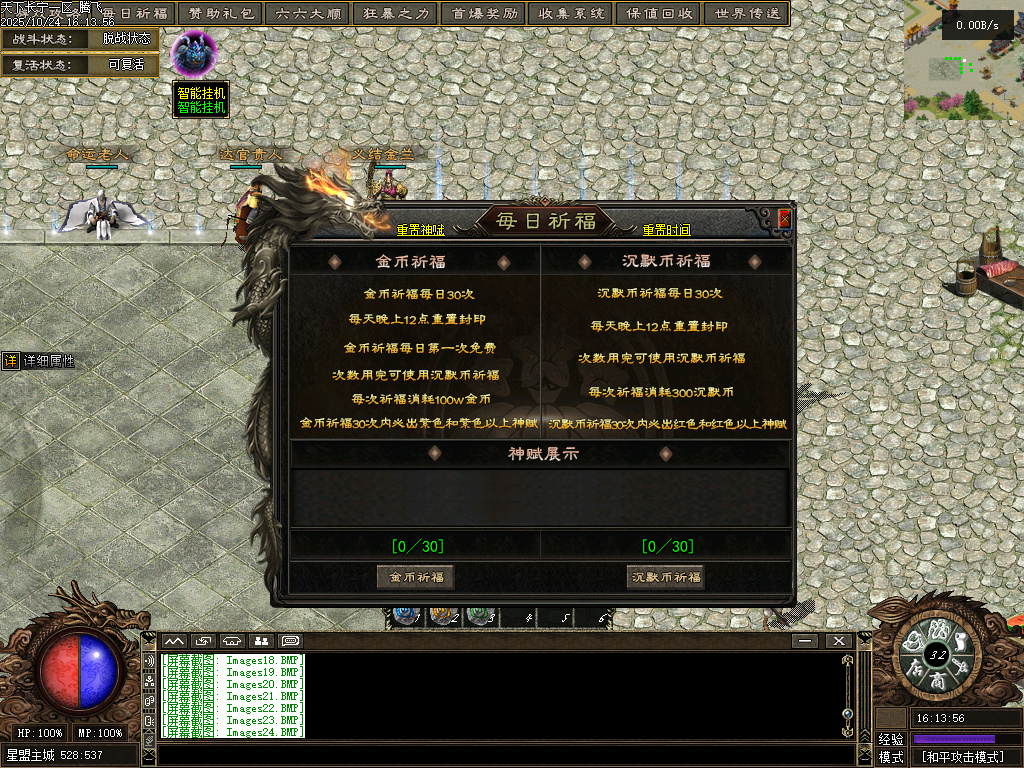Viewport: 1024px width, 768px height.
Task: Click the 重置神赋 link
Action: click(420, 230)
